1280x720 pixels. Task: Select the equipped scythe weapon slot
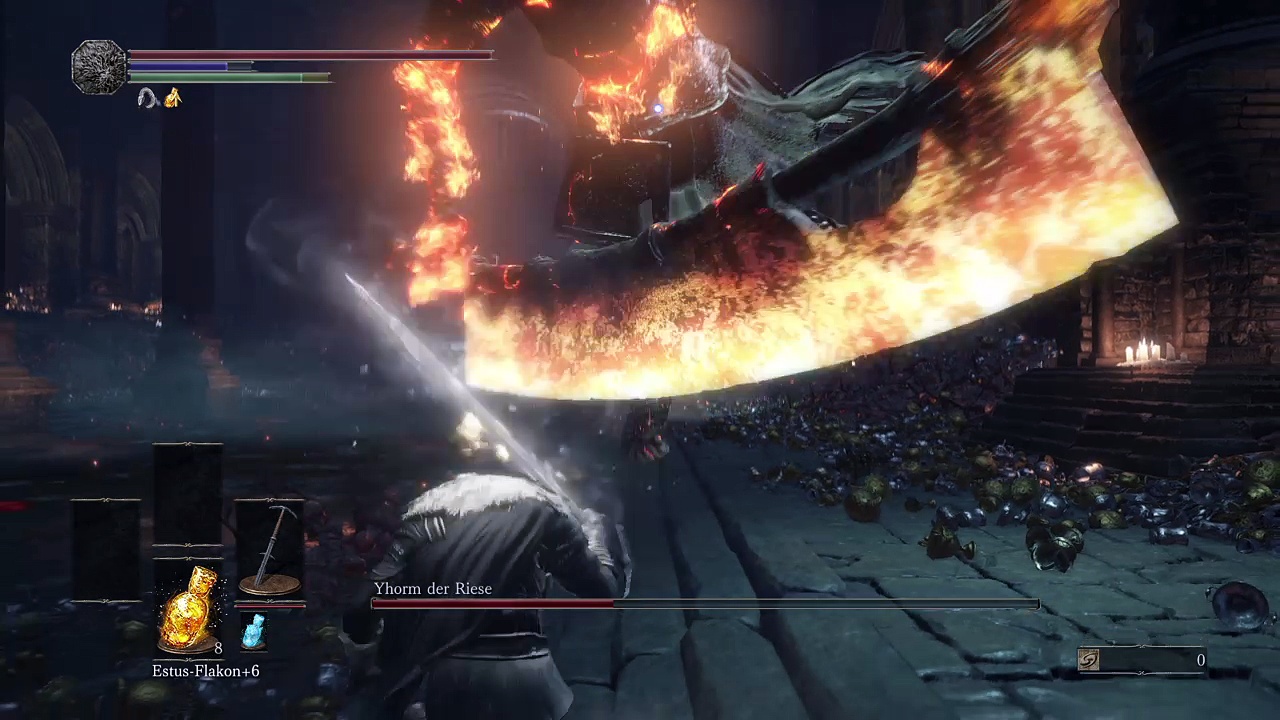click(x=270, y=552)
